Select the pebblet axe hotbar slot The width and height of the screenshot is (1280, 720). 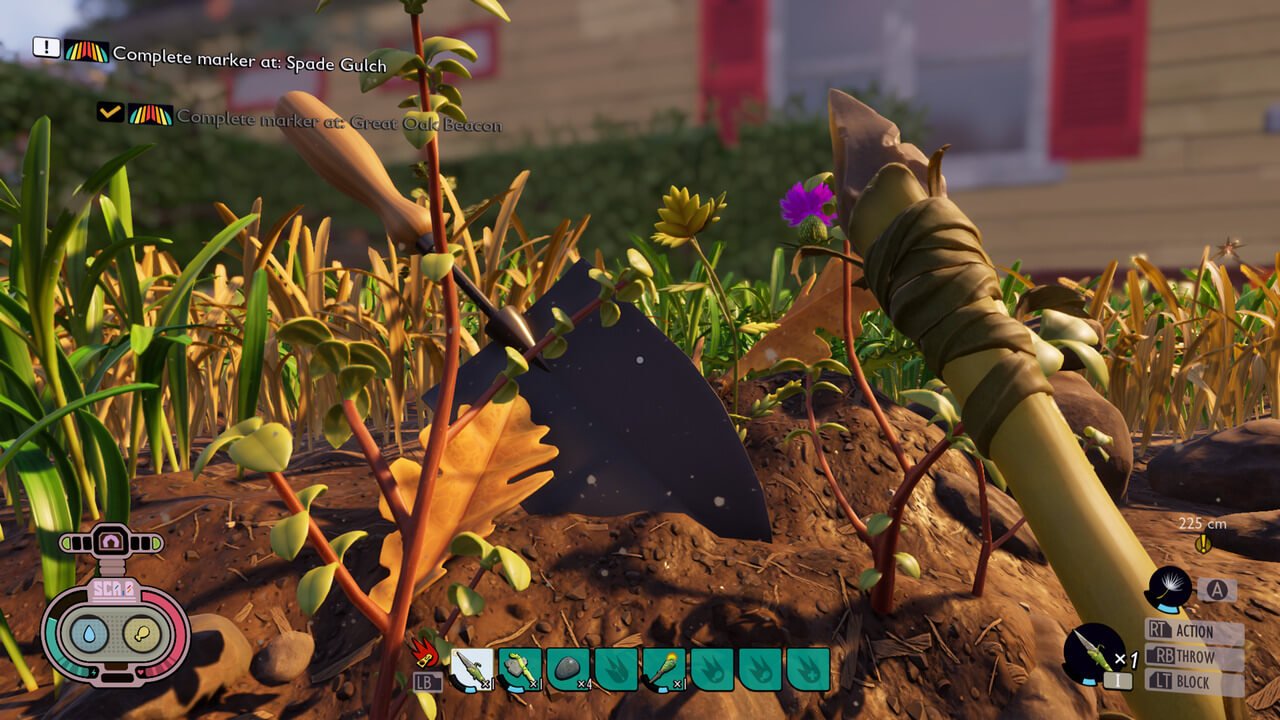pyautogui.click(x=520, y=669)
